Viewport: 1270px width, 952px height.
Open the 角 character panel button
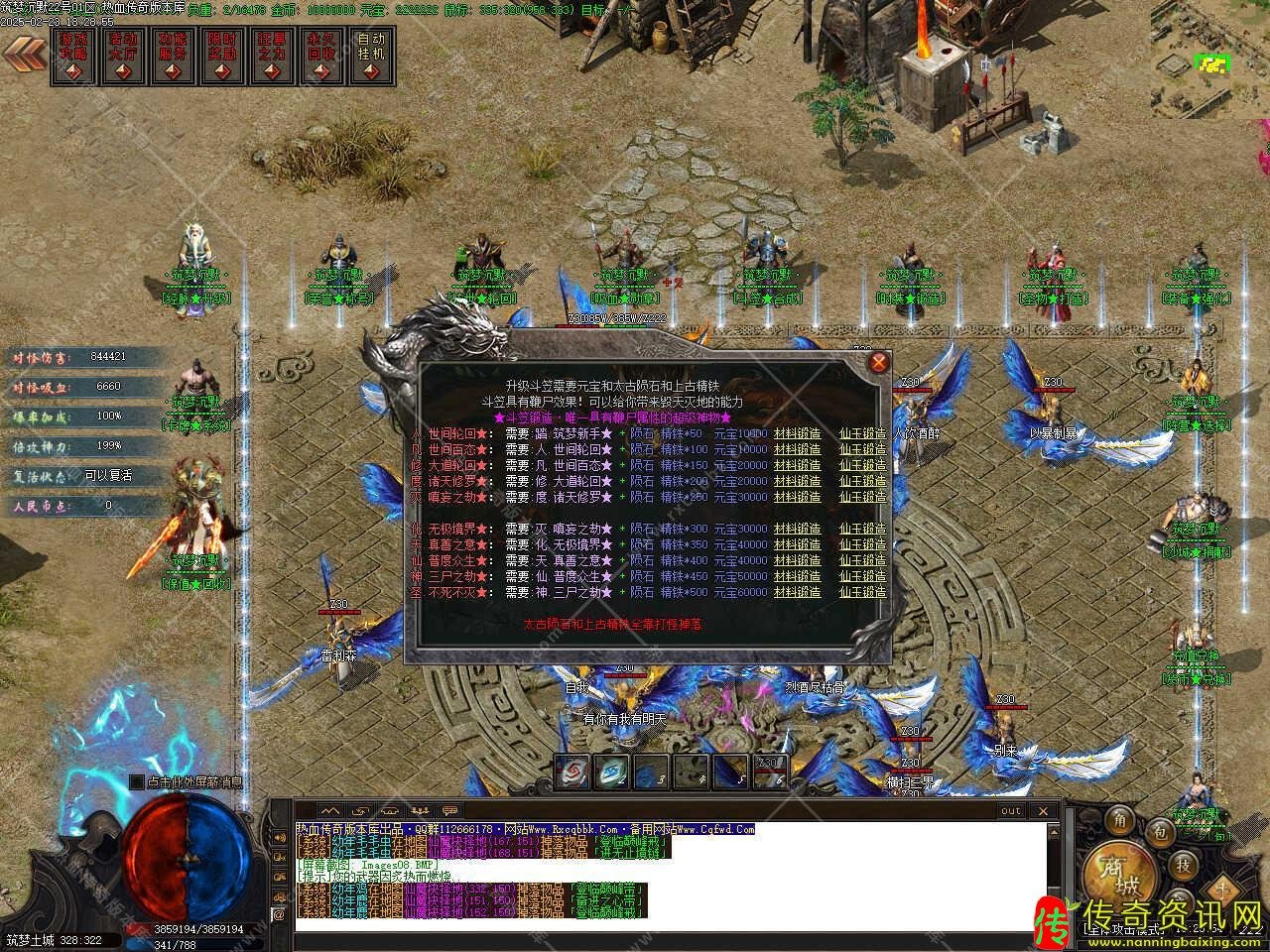pos(1120,820)
